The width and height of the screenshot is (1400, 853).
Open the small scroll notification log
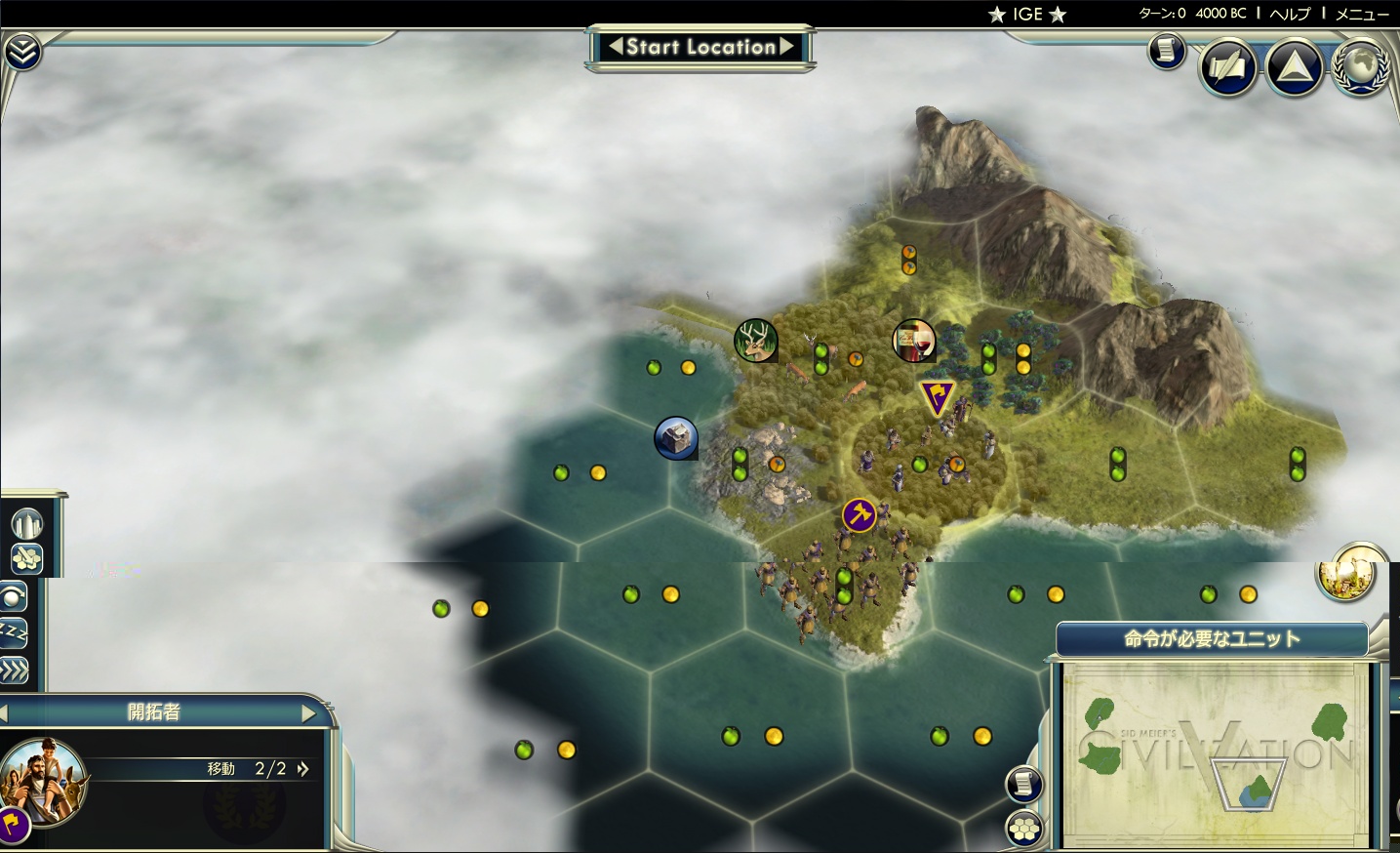[1166, 50]
